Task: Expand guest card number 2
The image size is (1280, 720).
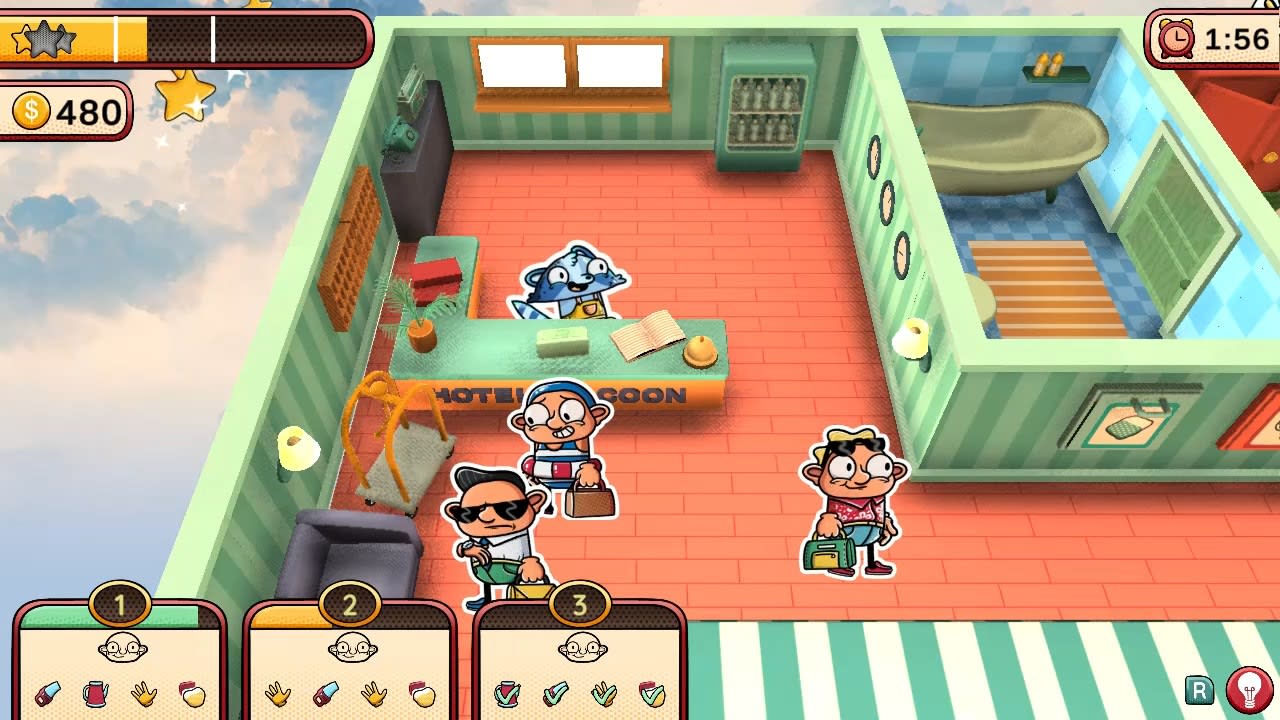Action: point(349,604)
